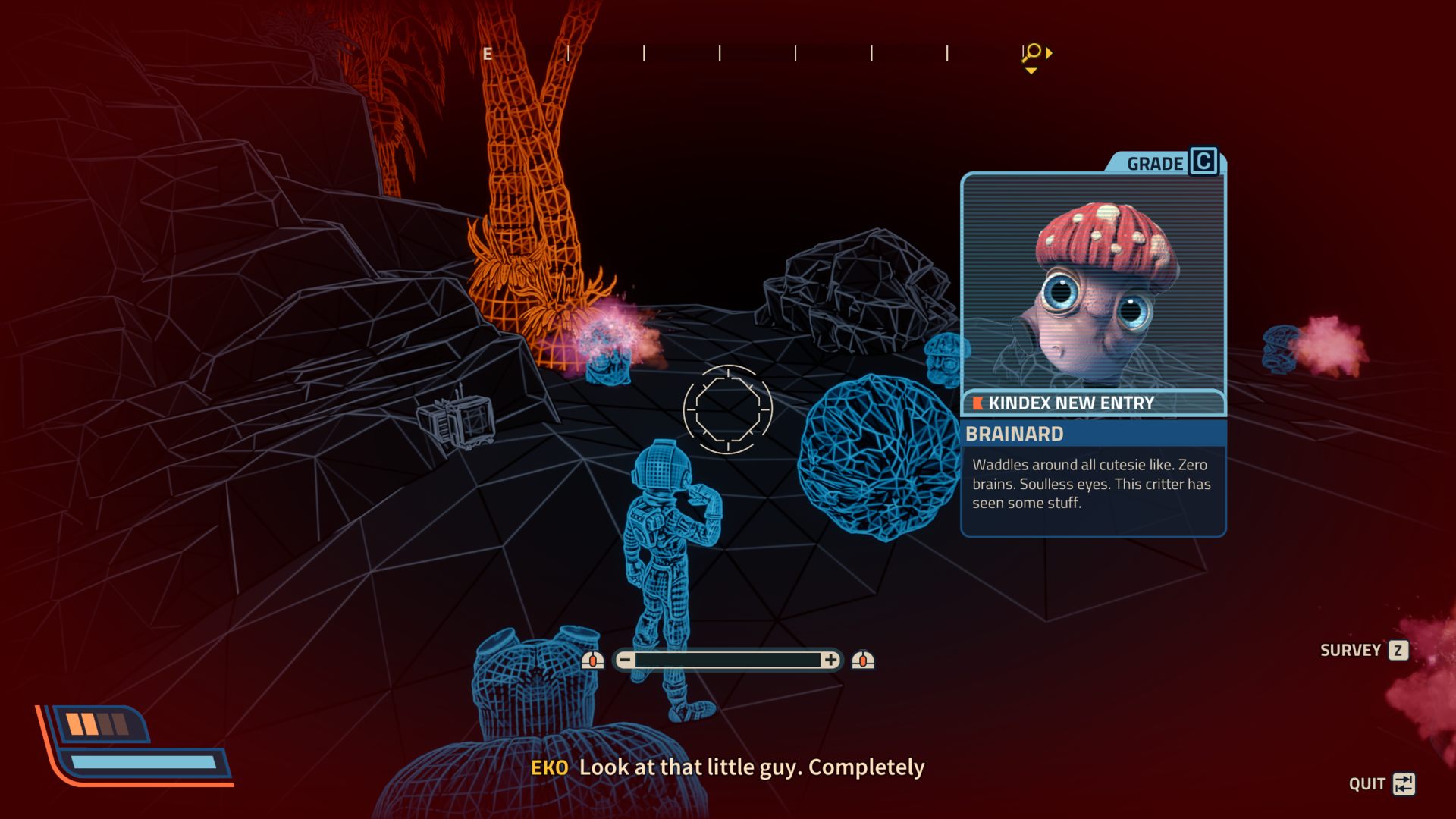Click the scanner zoom bar track
Image resolution: width=1456 pixels, height=819 pixels.
[728, 660]
